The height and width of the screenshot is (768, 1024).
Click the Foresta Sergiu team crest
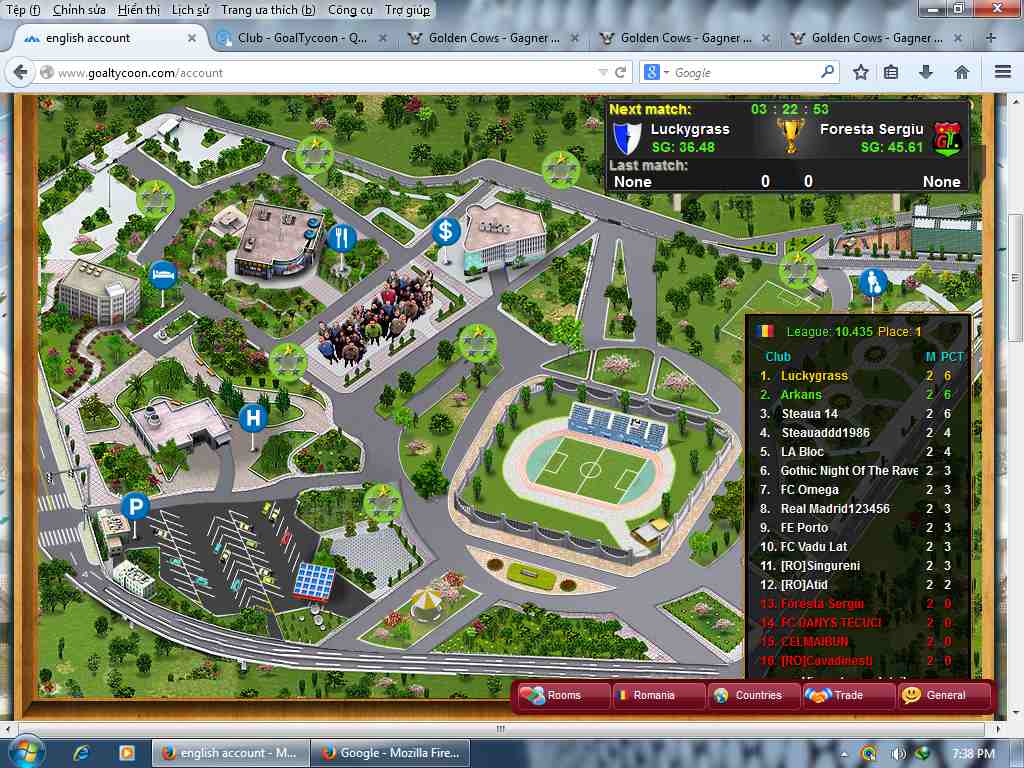coord(946,138)
